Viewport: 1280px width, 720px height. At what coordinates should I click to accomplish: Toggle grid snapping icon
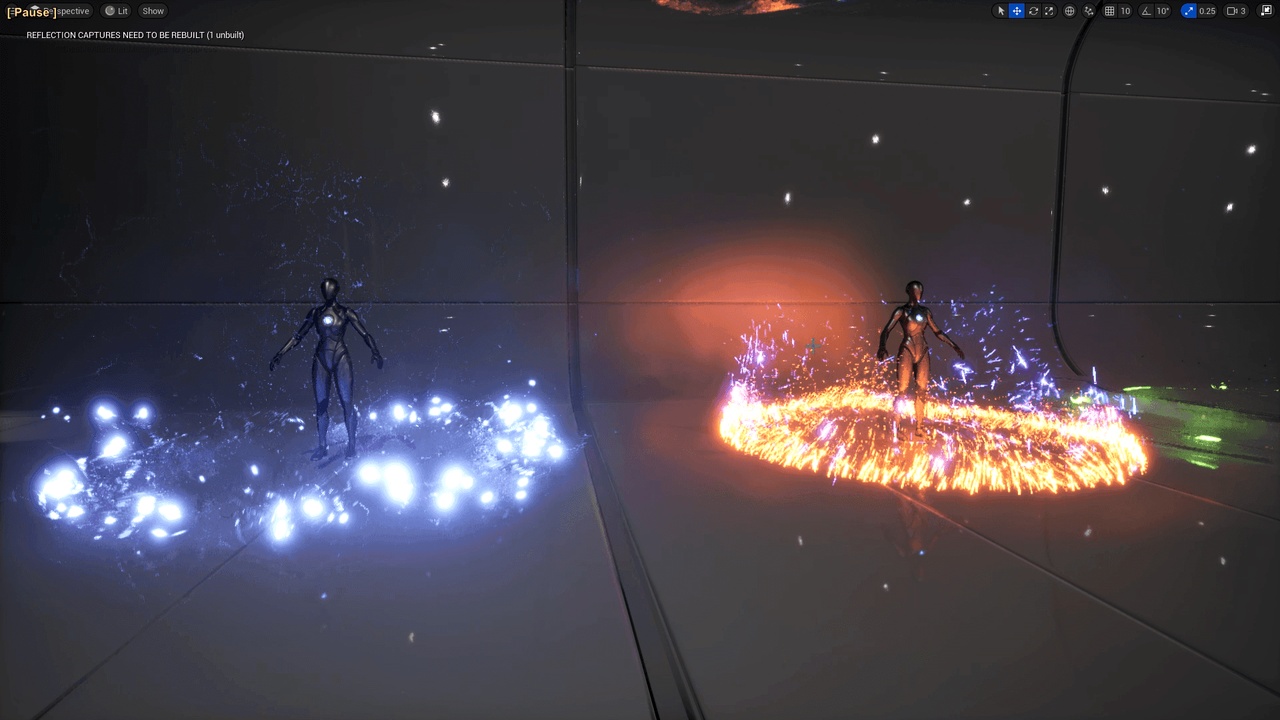pyautogui.click(x=1109, y=11)
